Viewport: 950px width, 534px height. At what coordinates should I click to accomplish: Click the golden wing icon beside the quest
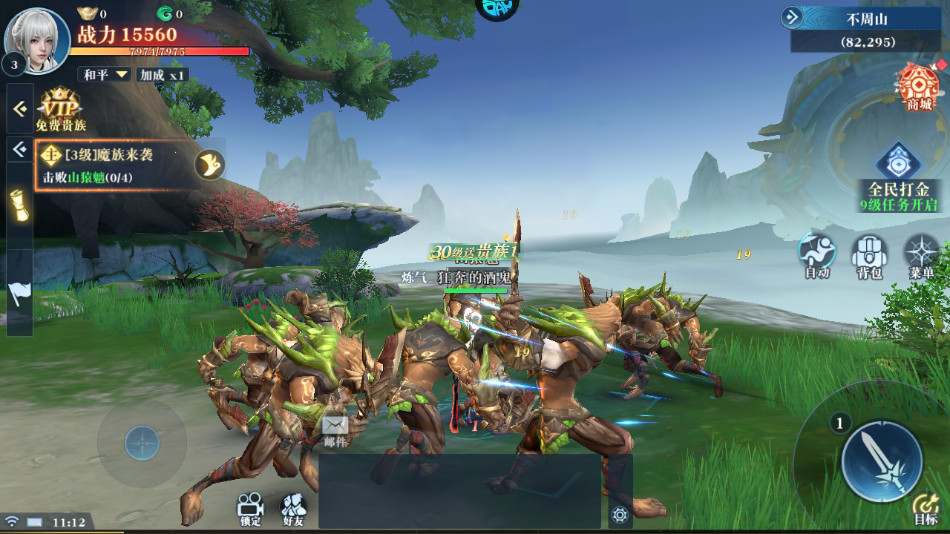tap(210, 164)
